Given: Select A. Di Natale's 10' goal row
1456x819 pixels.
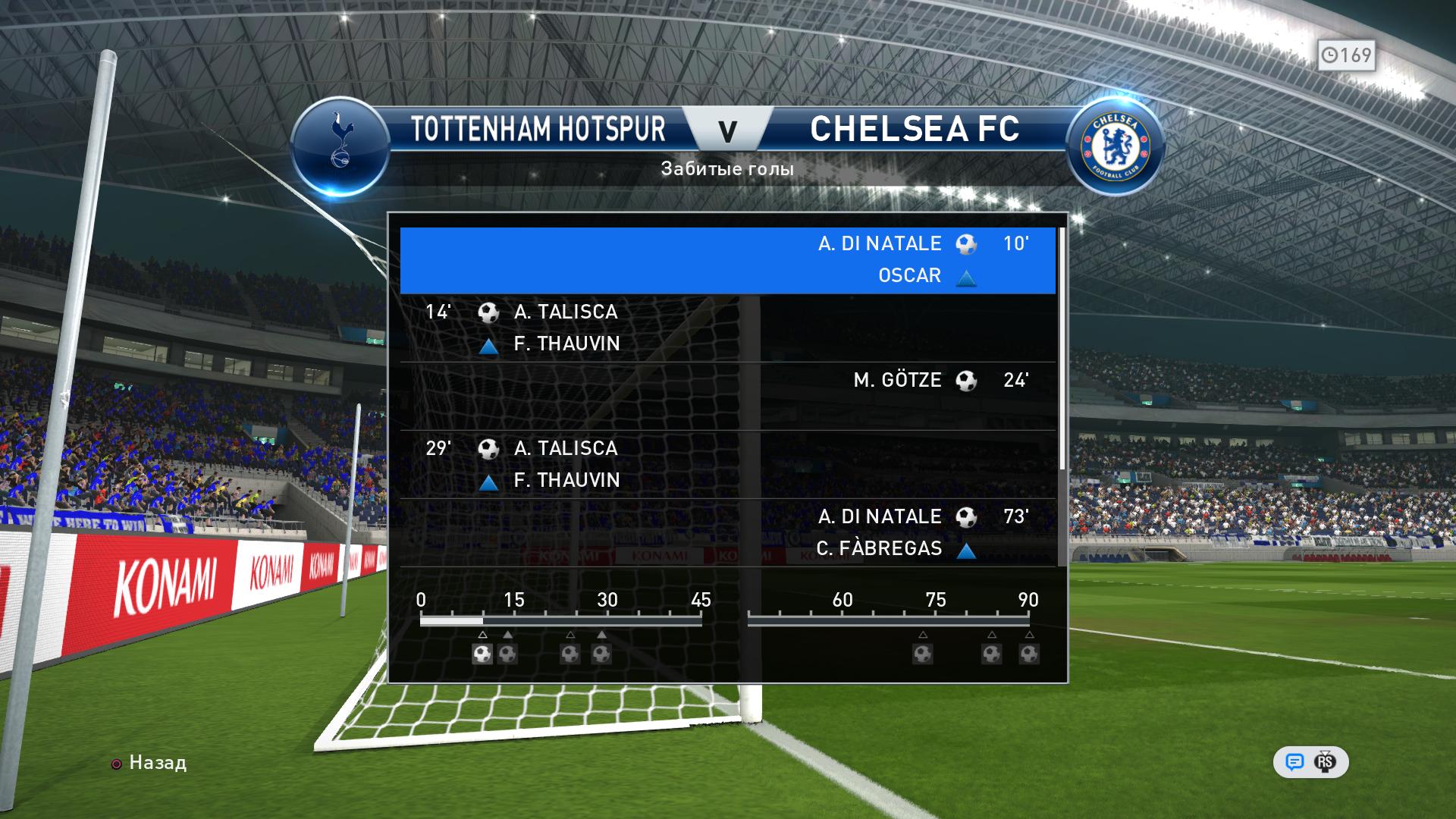Looking at the screenshot, I should [x=727, y=259].
